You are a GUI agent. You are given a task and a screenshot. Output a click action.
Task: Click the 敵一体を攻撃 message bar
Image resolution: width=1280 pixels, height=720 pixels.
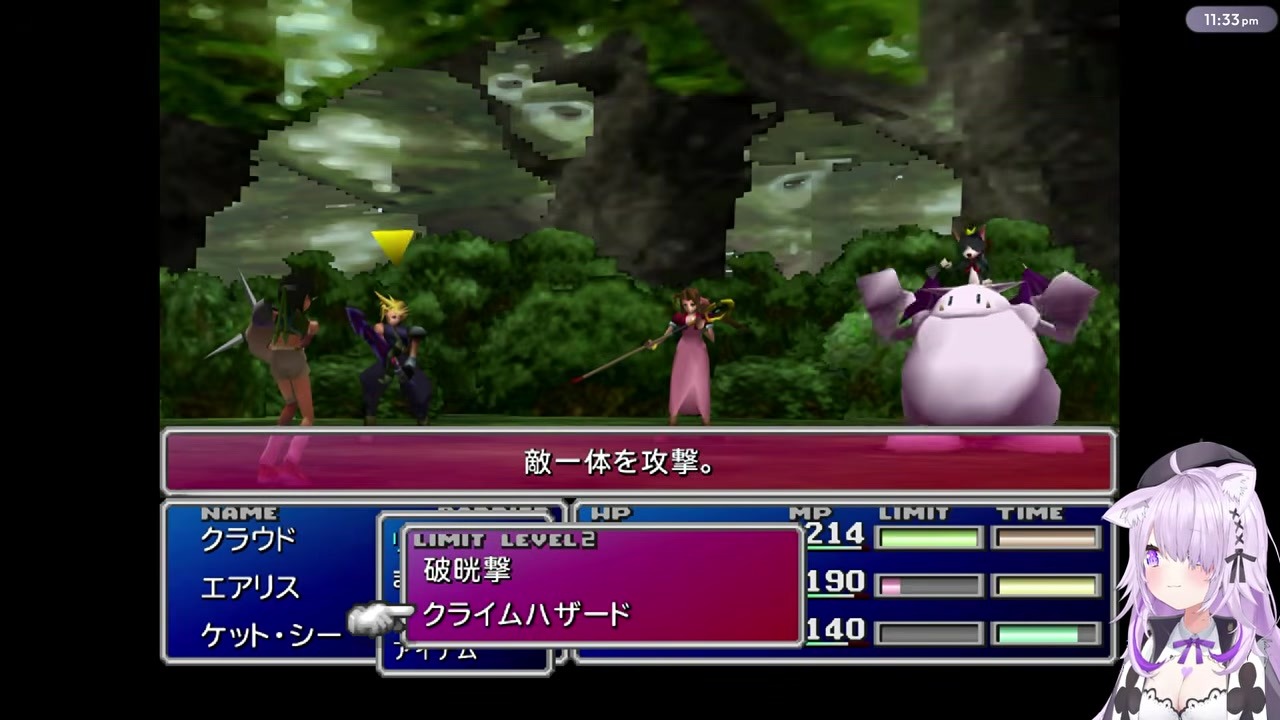click(x=620, y=462)
